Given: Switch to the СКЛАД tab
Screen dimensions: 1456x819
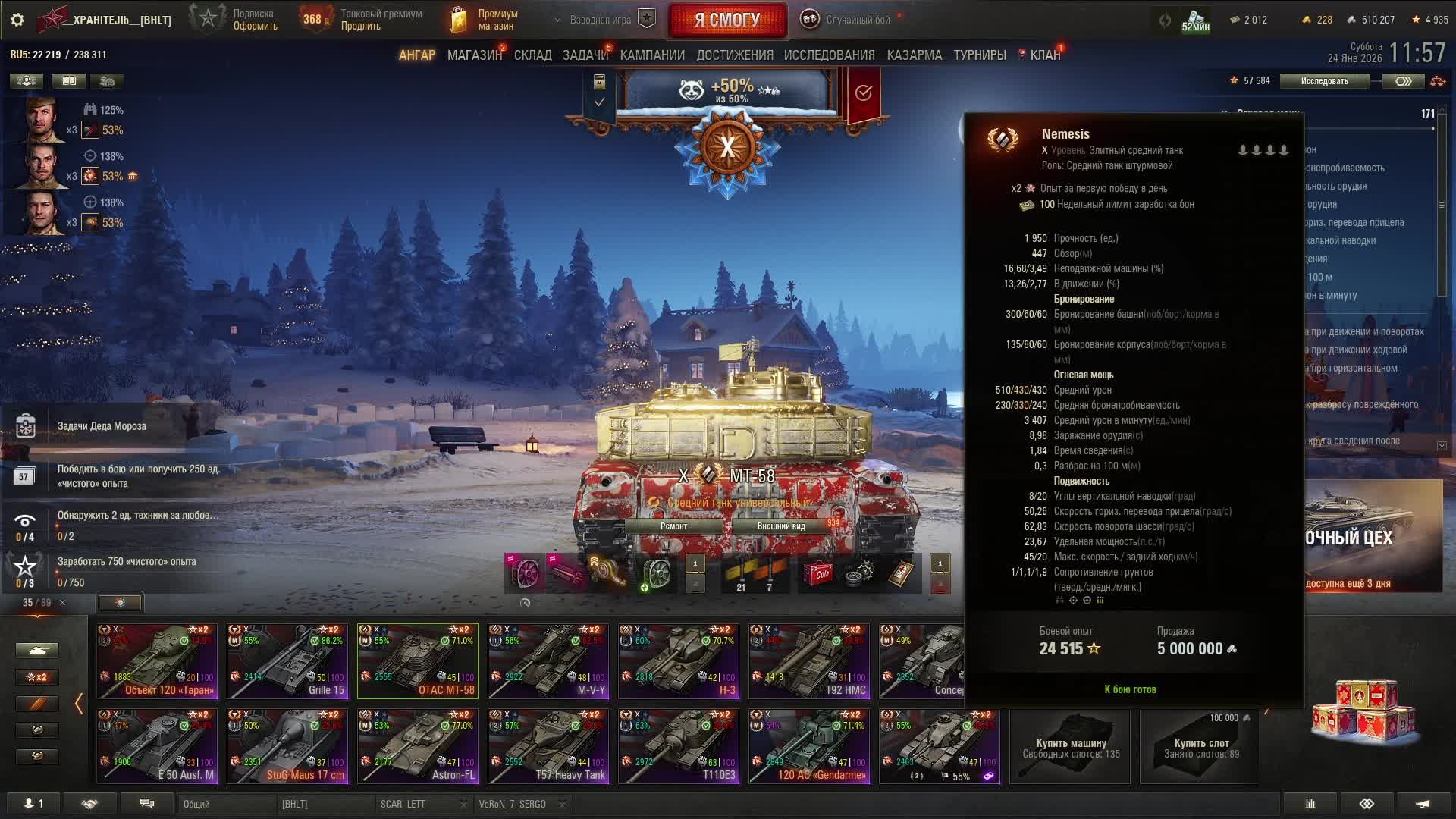Looking at the screenshot, I should [x=532, y=55].
